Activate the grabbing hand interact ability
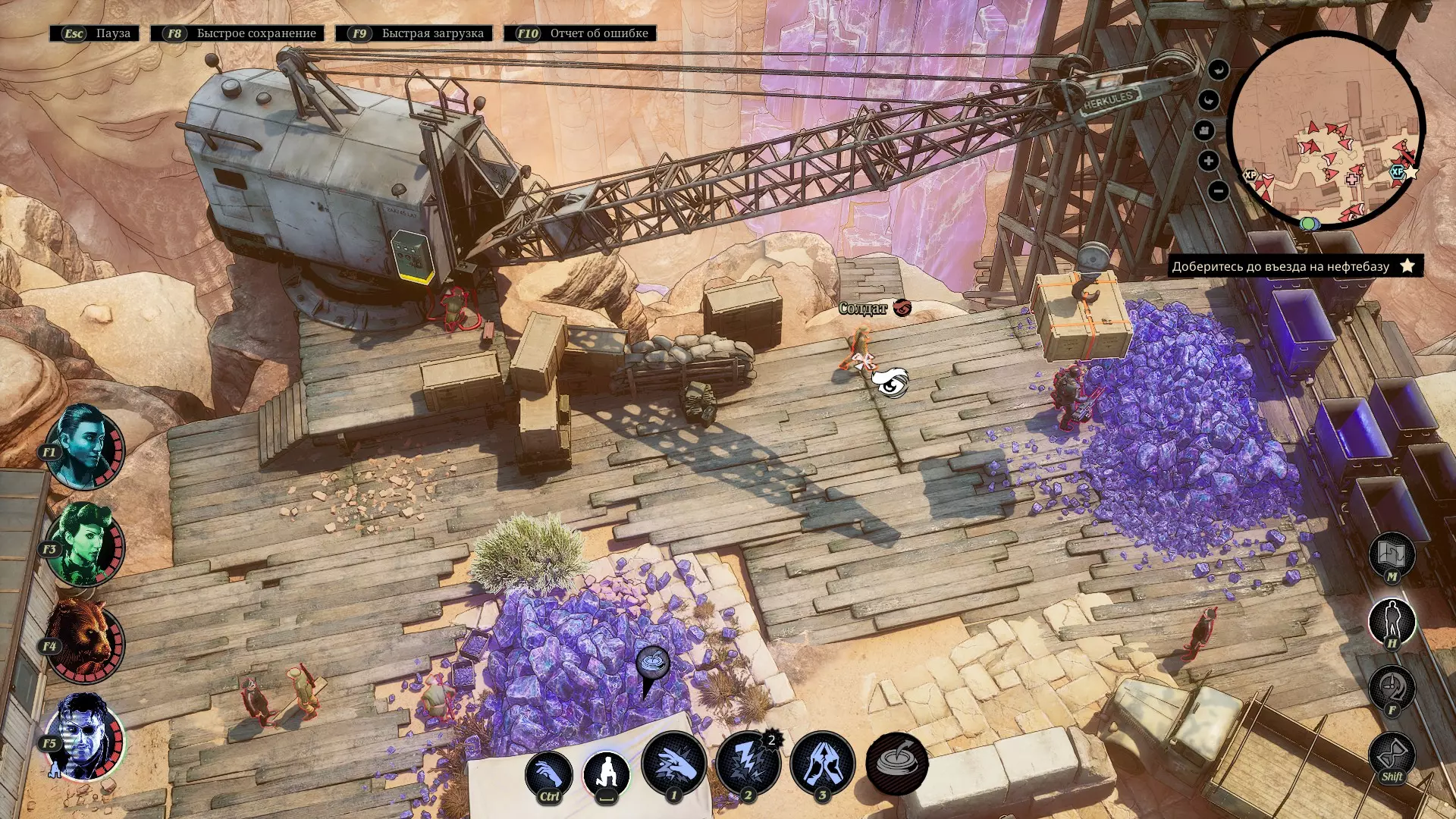 548,774
